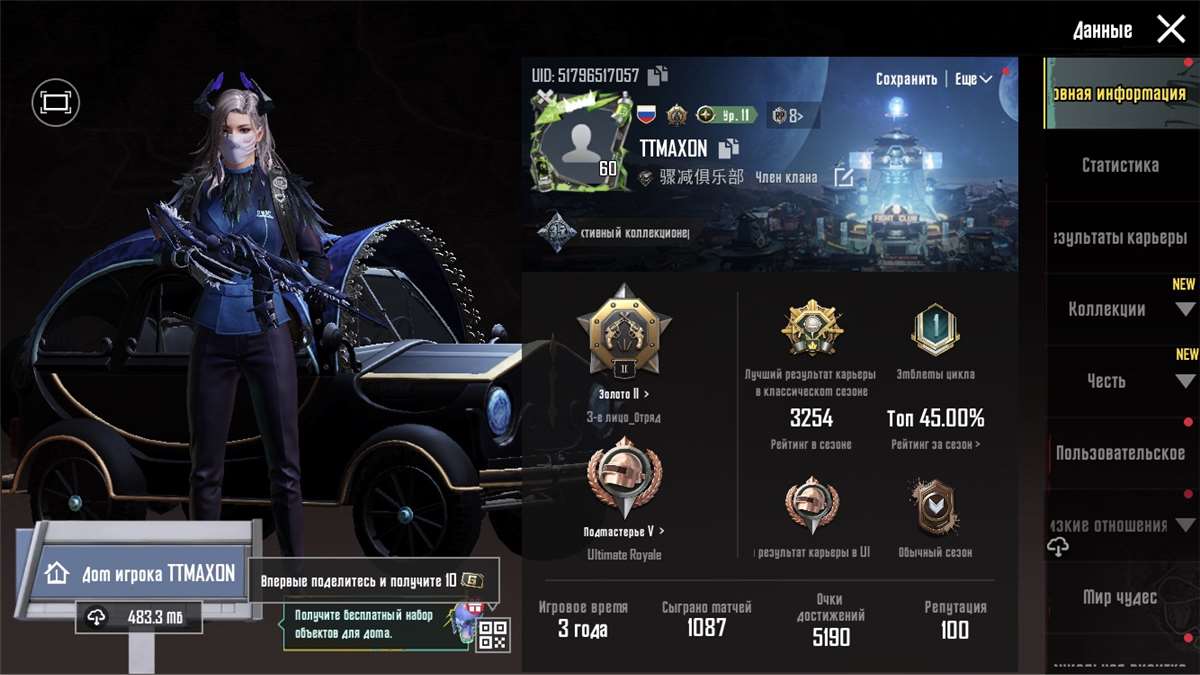
Task: Download the 483.3 mb resource pack
Action: pos(139,618)
